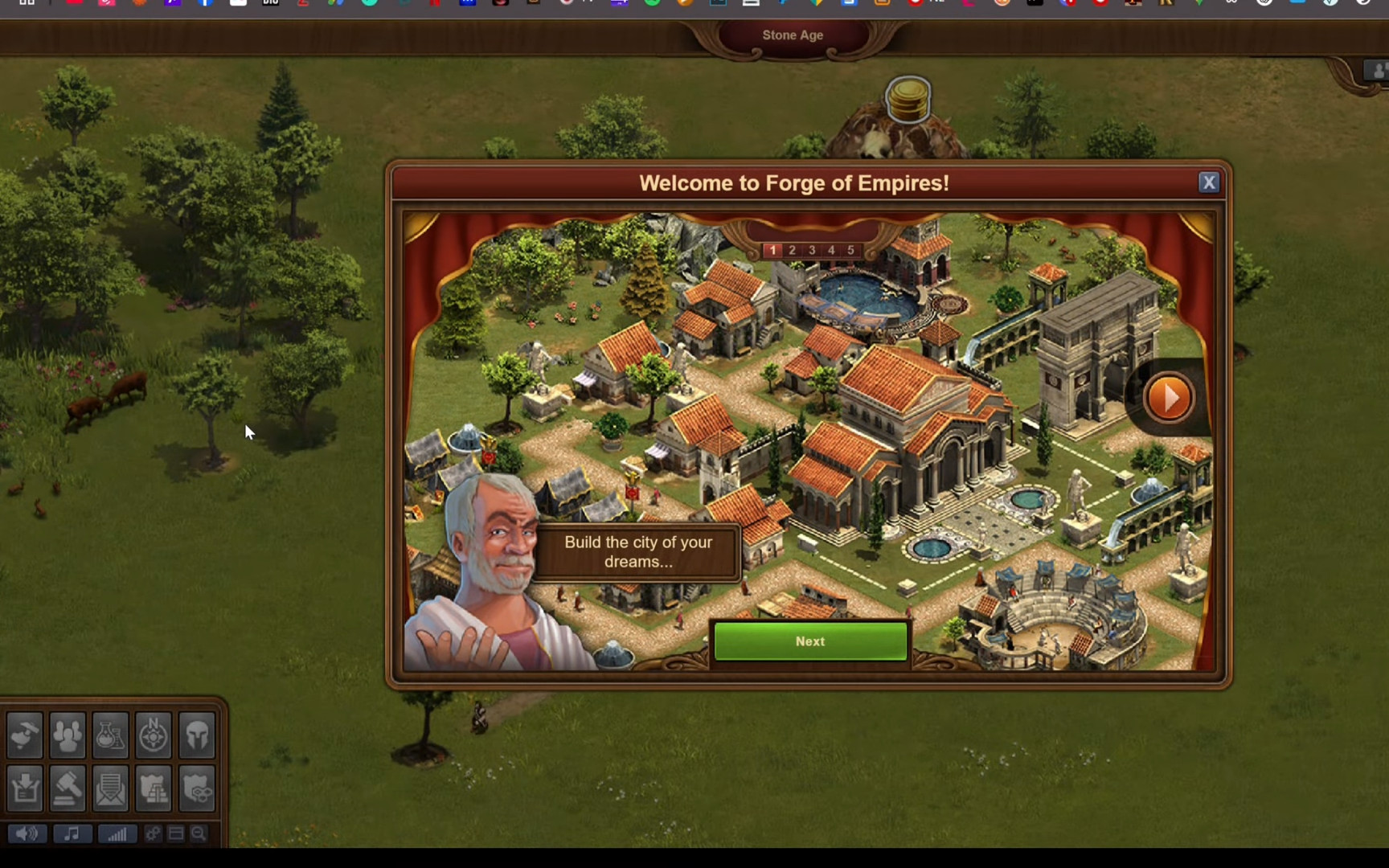1389x868 pixels.
Task: Open the social population panel
Action: 68,735
